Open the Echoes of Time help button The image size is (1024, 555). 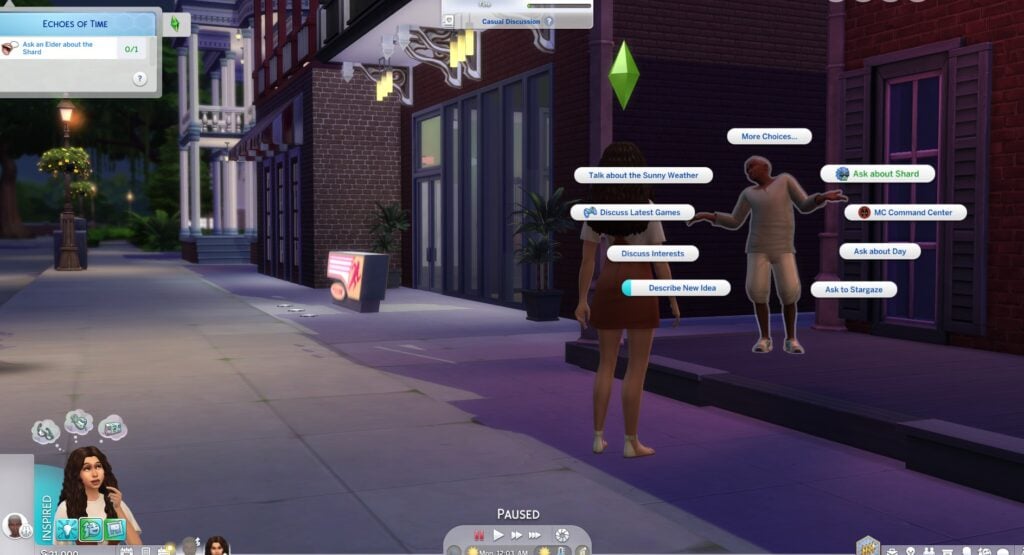coord(139,79)
